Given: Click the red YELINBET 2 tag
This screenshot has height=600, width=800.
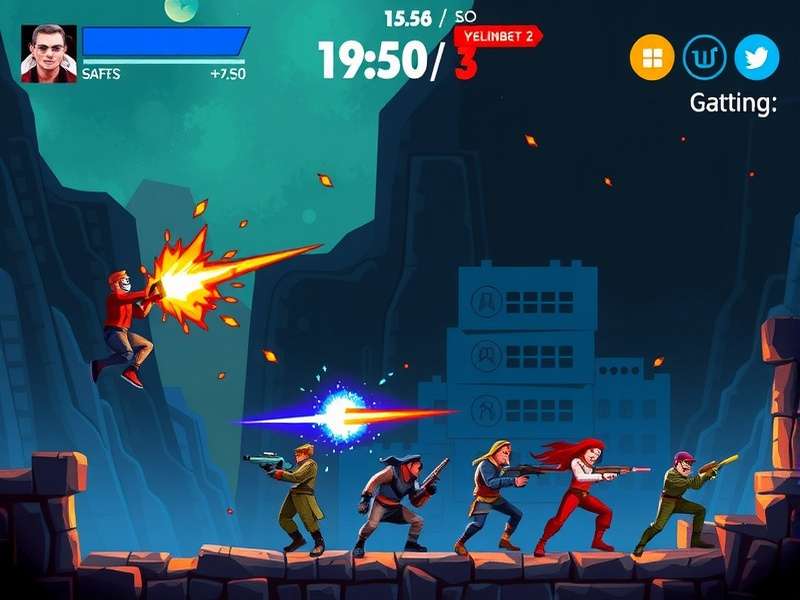Looking at the screenshot, I should pos(498,36).
